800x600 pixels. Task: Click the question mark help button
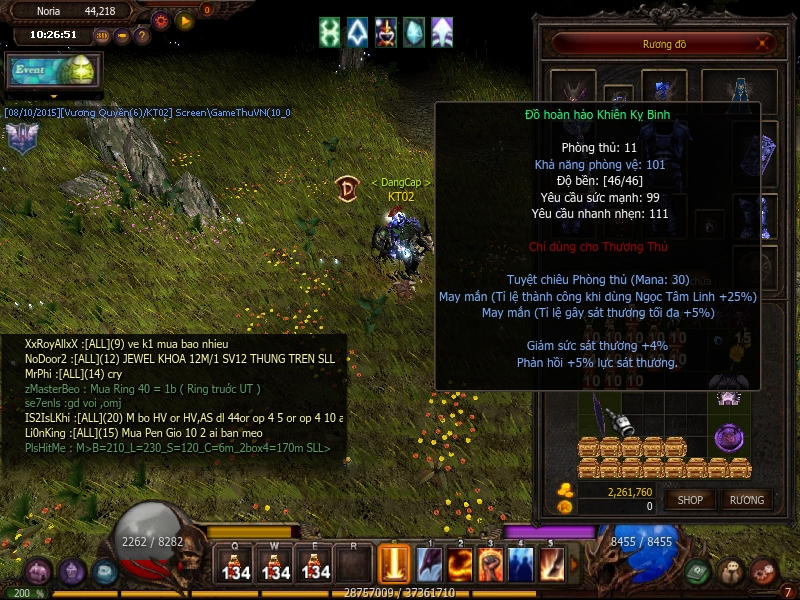point(142,36)
